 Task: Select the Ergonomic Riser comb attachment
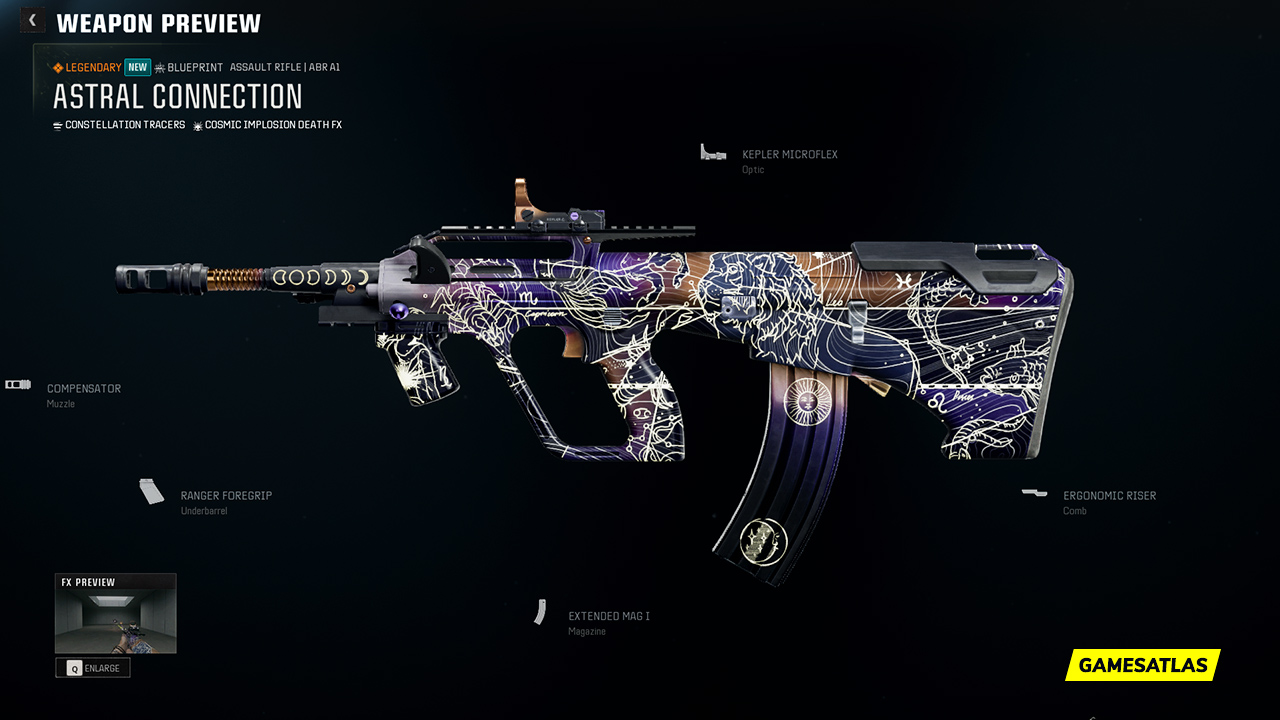coord(1109,496)
